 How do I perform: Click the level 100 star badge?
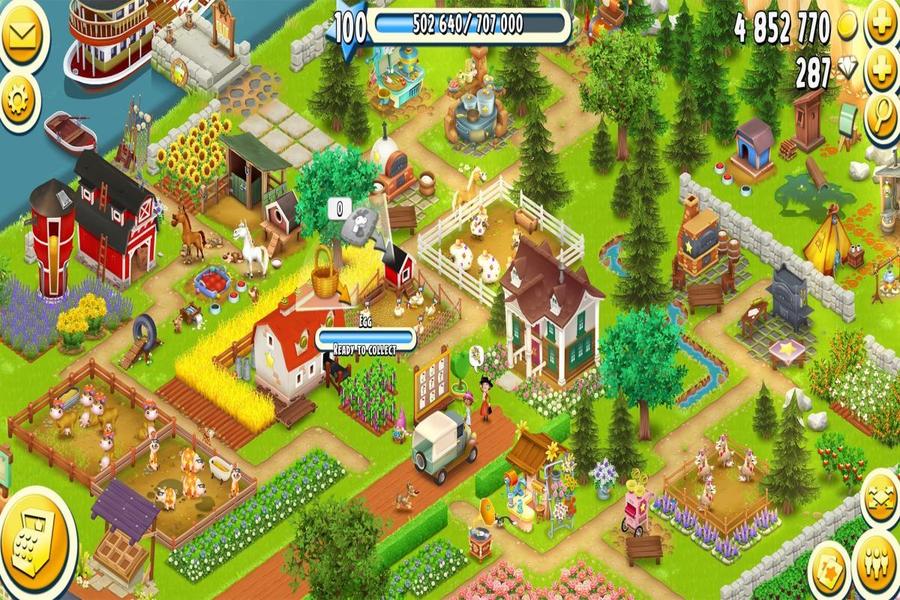pos(349,27)
